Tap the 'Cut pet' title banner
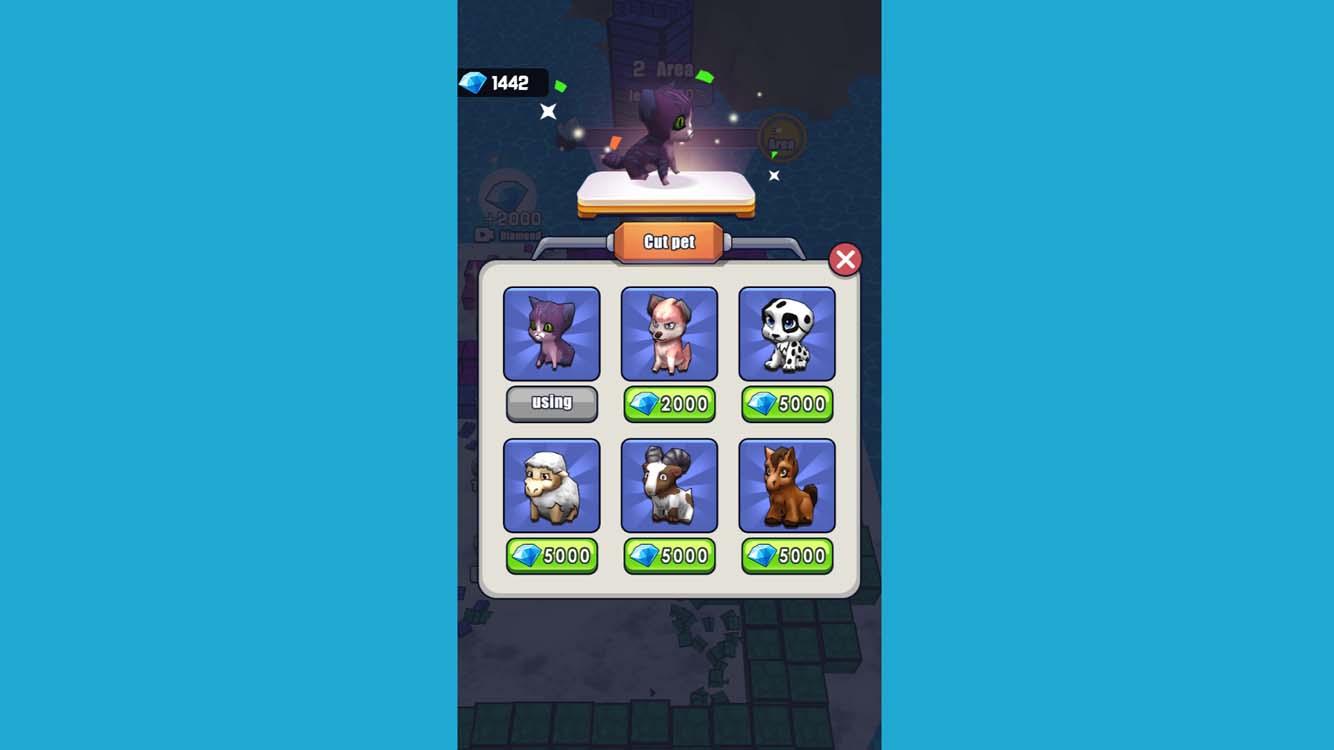The height and width of the screenshot is (750, 1334). (668, 240)
